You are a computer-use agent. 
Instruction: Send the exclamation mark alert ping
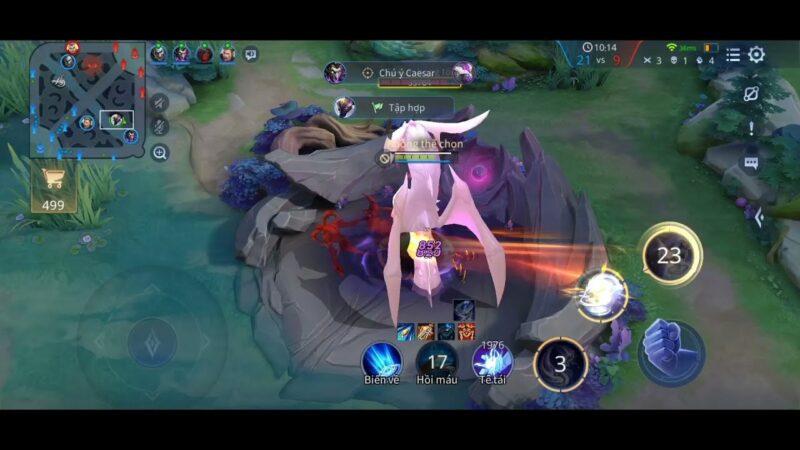click(751, 128)
